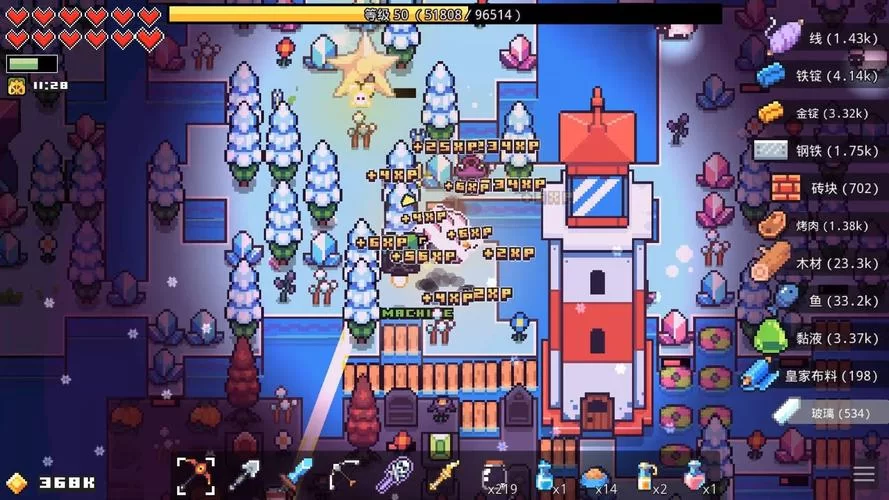The width and height of the screenshot is (889, 500).
Task: Open the three-line hamburger menu
Action: [x=862, y=475]
